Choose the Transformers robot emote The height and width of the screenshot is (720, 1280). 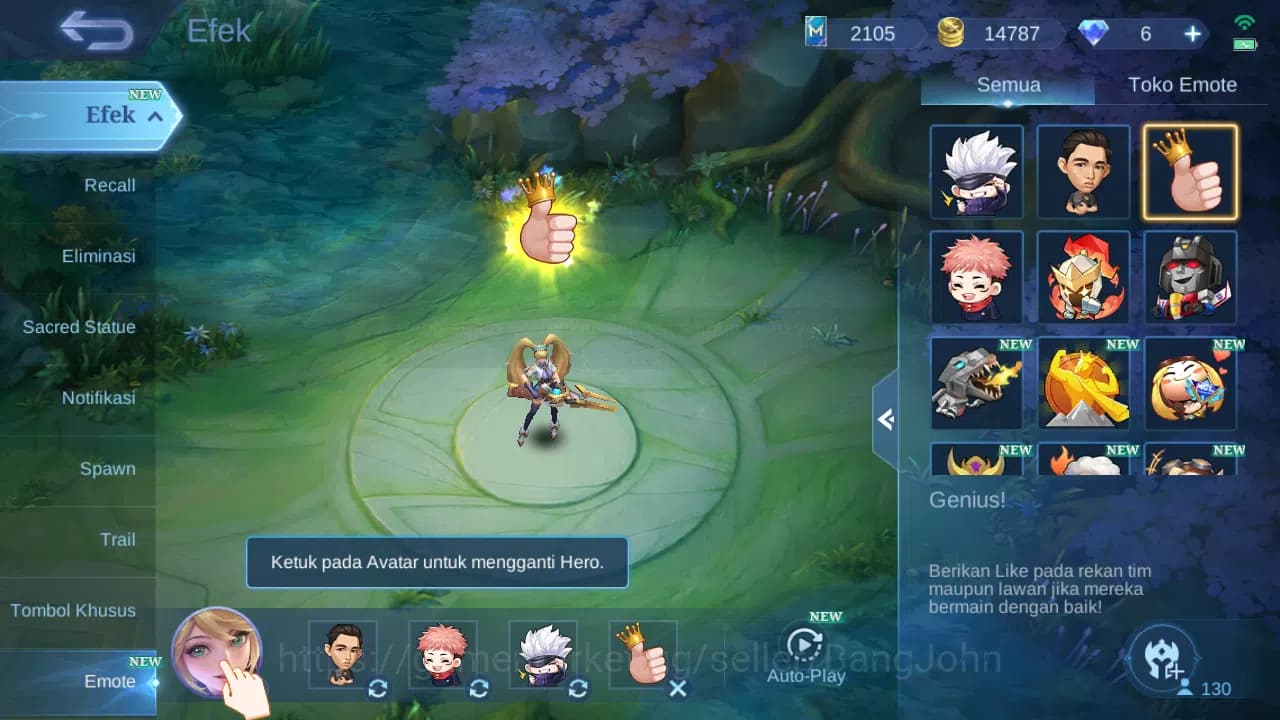click(x=1190, y=277)
